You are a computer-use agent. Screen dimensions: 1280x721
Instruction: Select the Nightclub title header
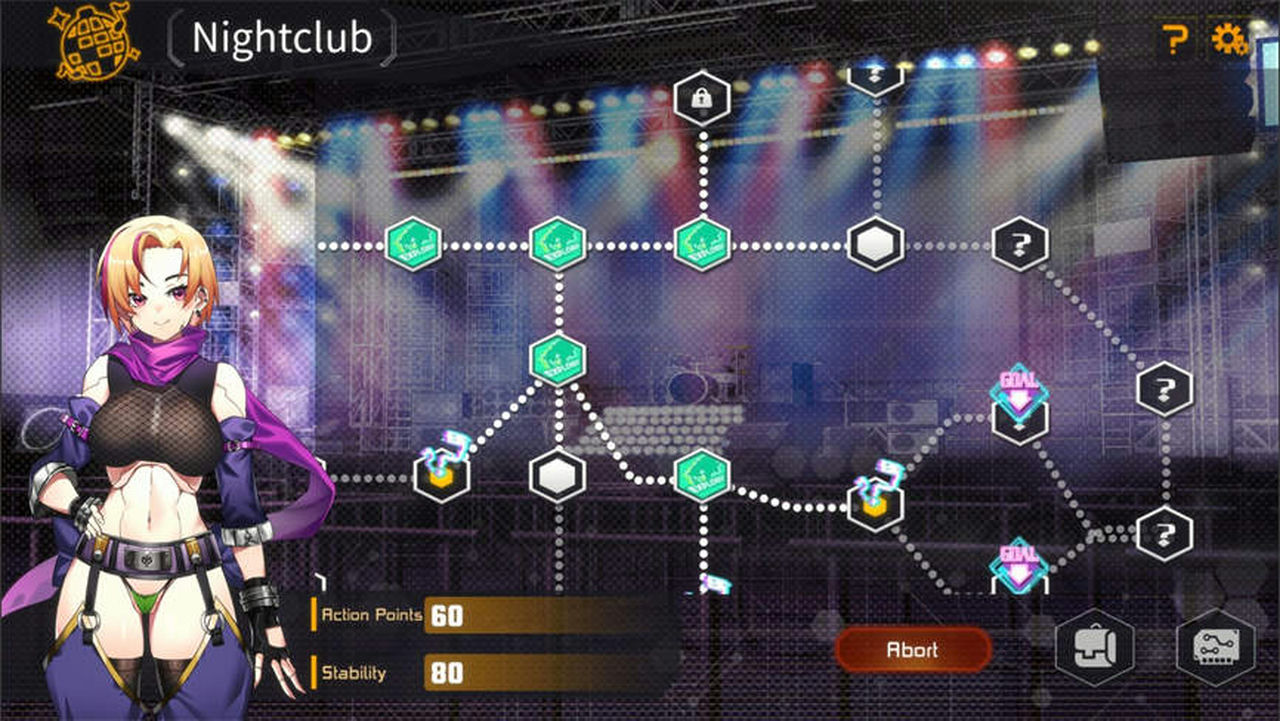[x=283, y=40]
